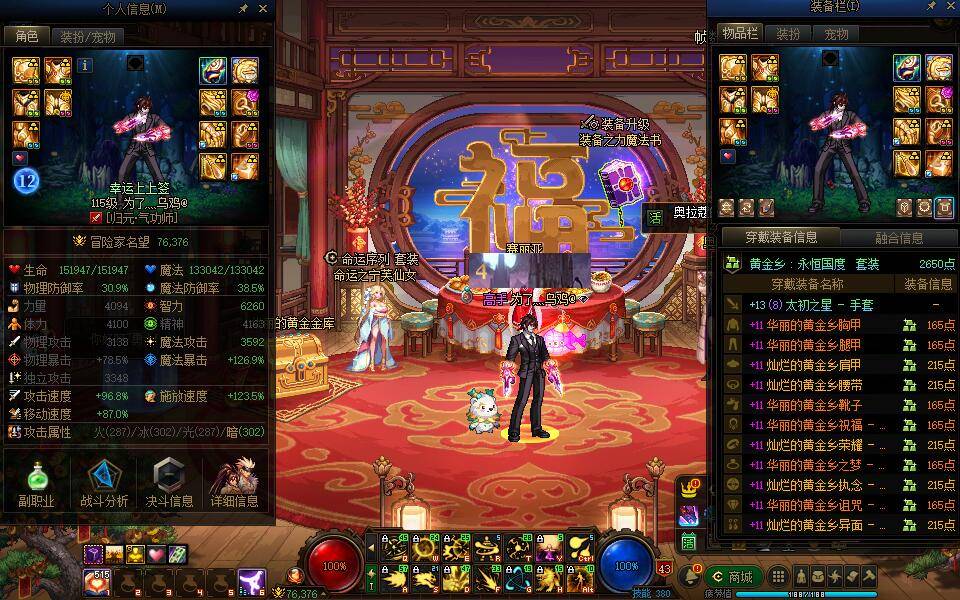Viewport: 960px width, 600px height.
Task: Click the blue info icon beside the character portrait
Action: [x=84, y=65]
